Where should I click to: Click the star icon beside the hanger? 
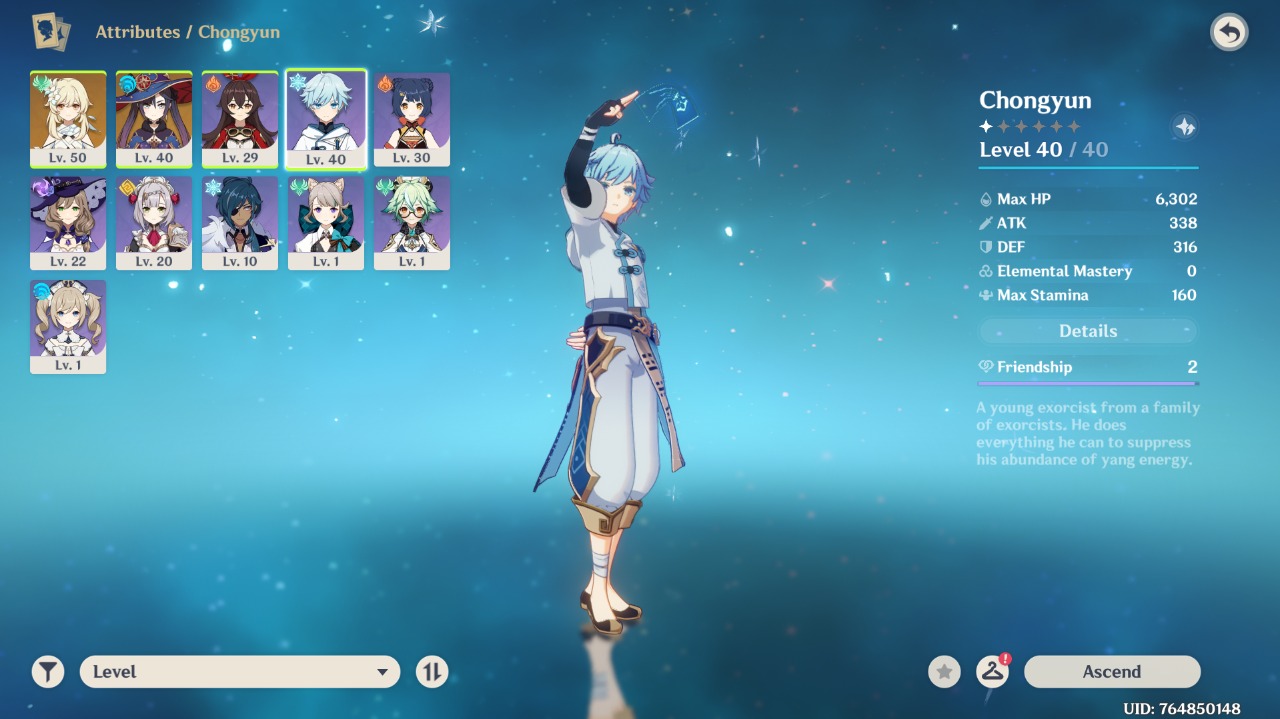tap(944, 672)
